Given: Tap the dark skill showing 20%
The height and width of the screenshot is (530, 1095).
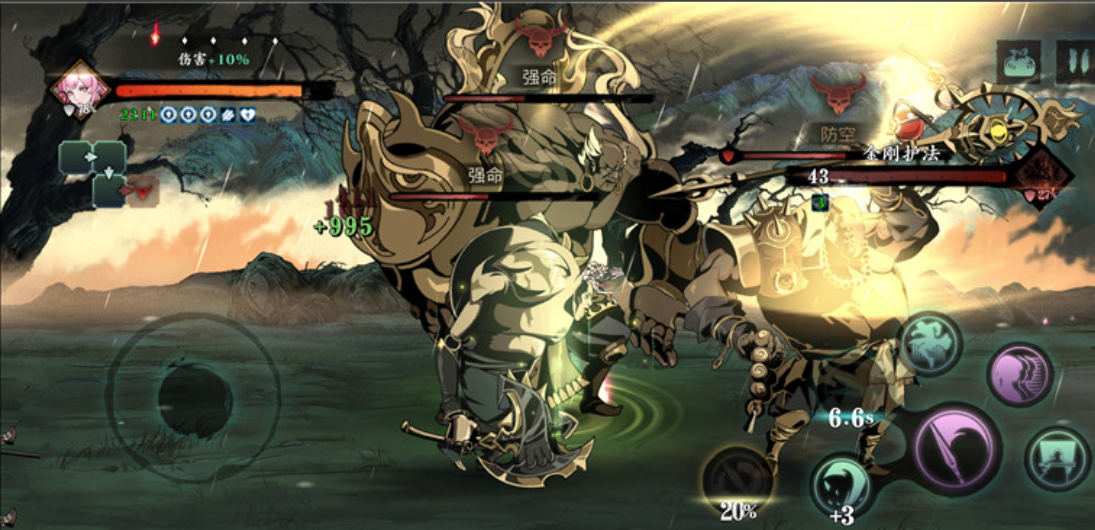Looking at the screenshot, I should click(x=738, y=479).
